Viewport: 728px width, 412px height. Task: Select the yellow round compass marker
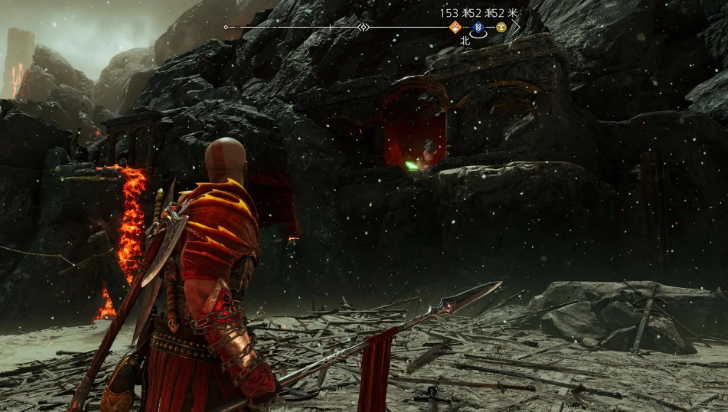[501, 28]
